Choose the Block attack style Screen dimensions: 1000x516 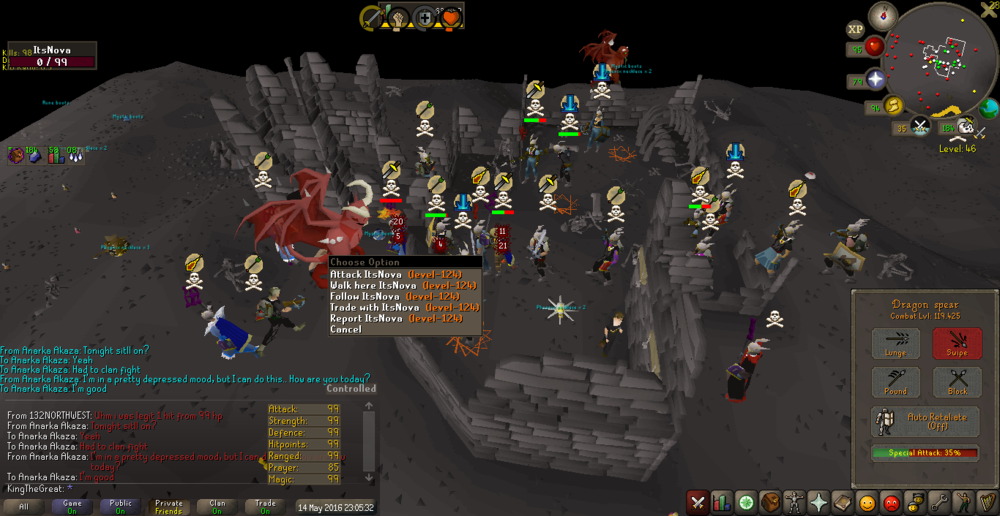pyautogui.click(x=957, y=382)
